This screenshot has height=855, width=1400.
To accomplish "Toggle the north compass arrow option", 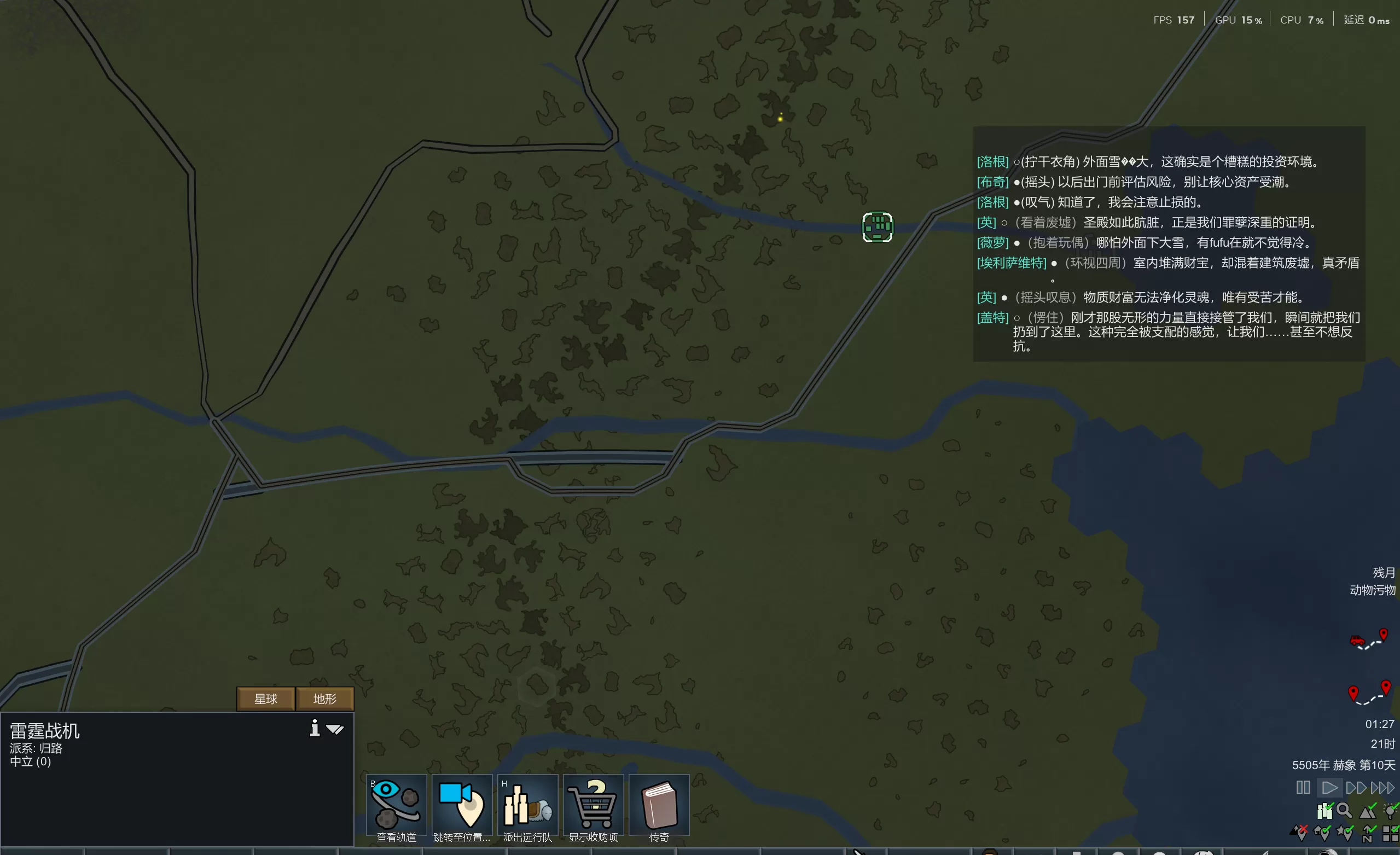I will 1368,834.
